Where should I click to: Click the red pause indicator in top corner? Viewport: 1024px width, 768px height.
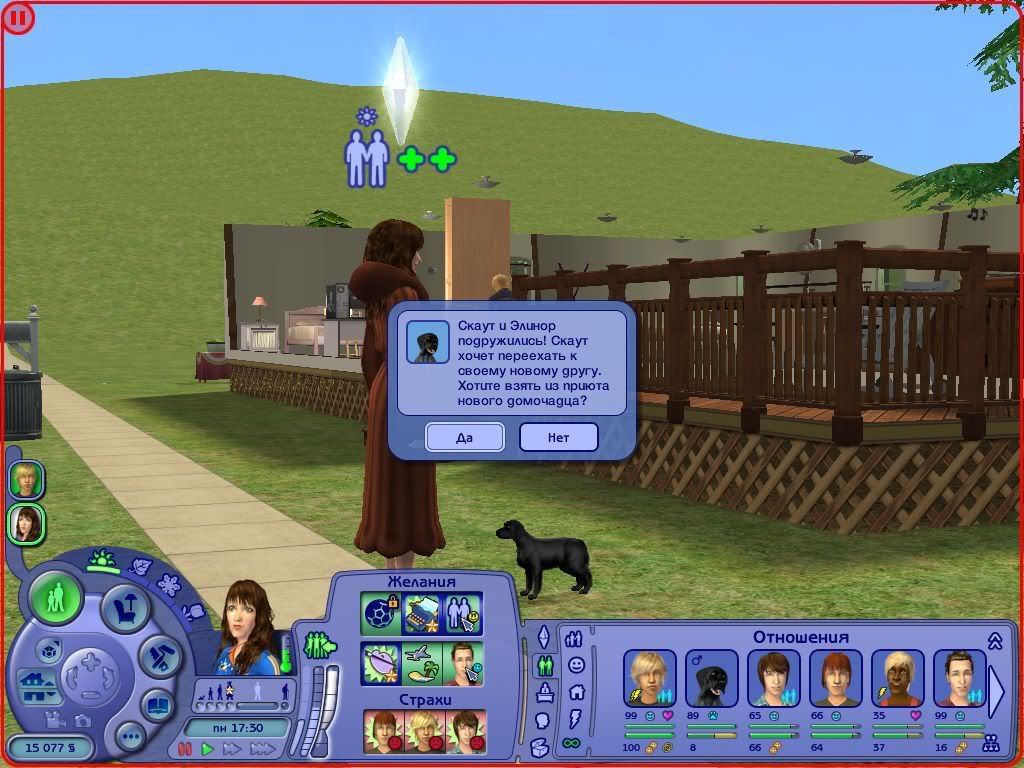(x=18, y=18)
